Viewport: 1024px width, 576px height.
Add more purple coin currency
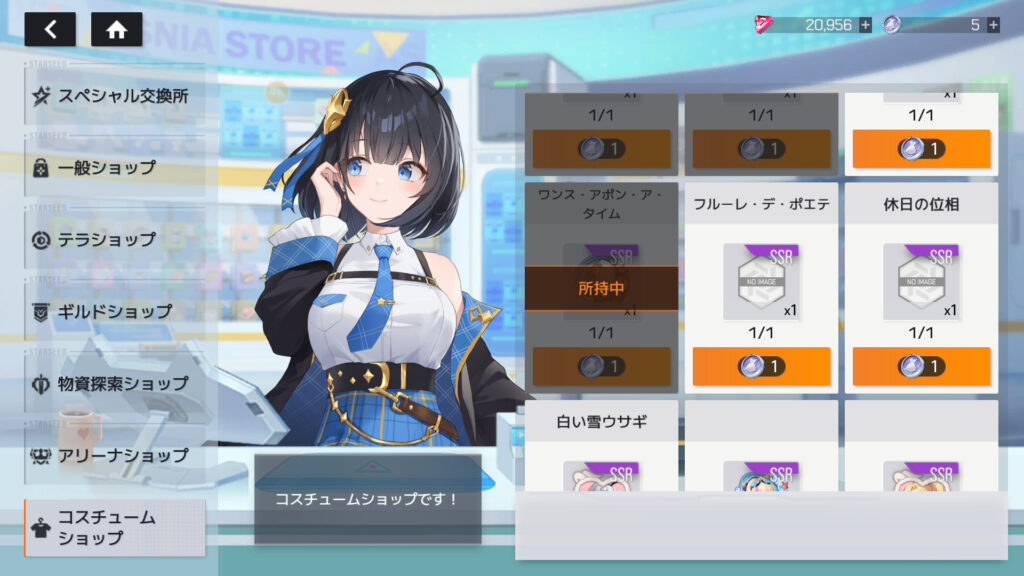click(993, 25)
